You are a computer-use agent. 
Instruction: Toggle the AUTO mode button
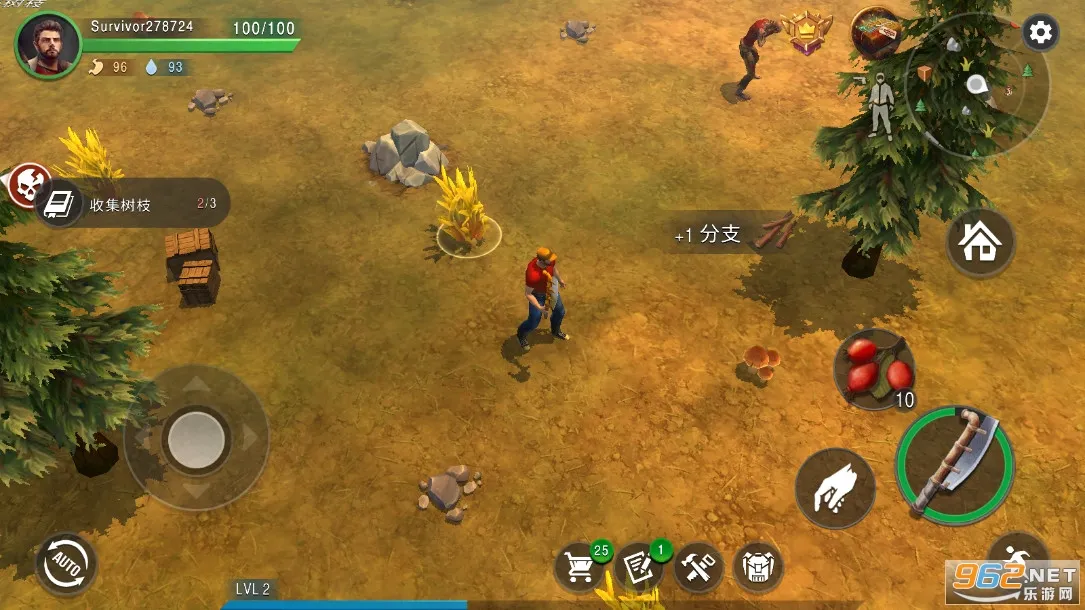click(x=66, y=564)
